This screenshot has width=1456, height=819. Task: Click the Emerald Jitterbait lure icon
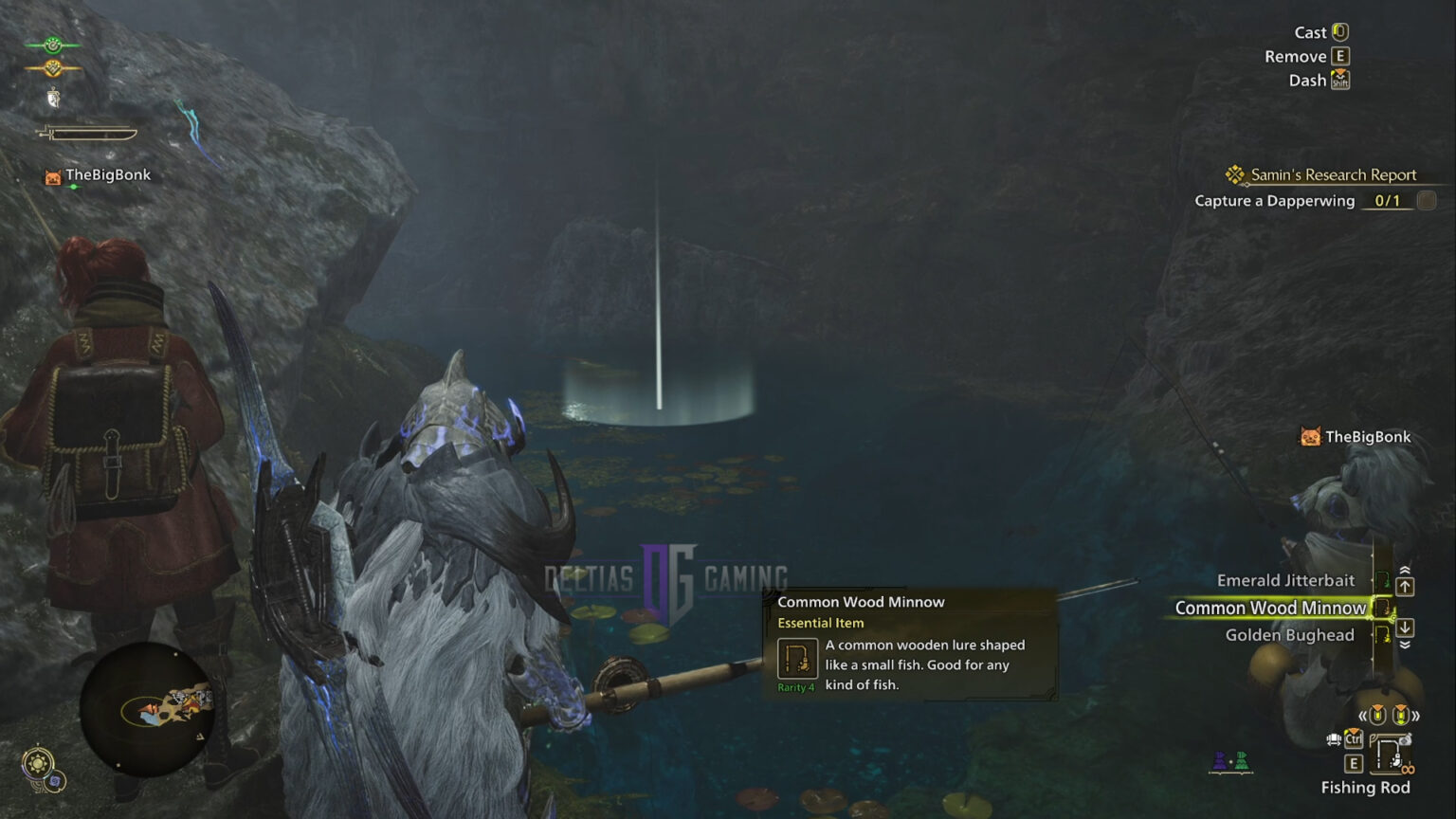[x=1385, y=581]
